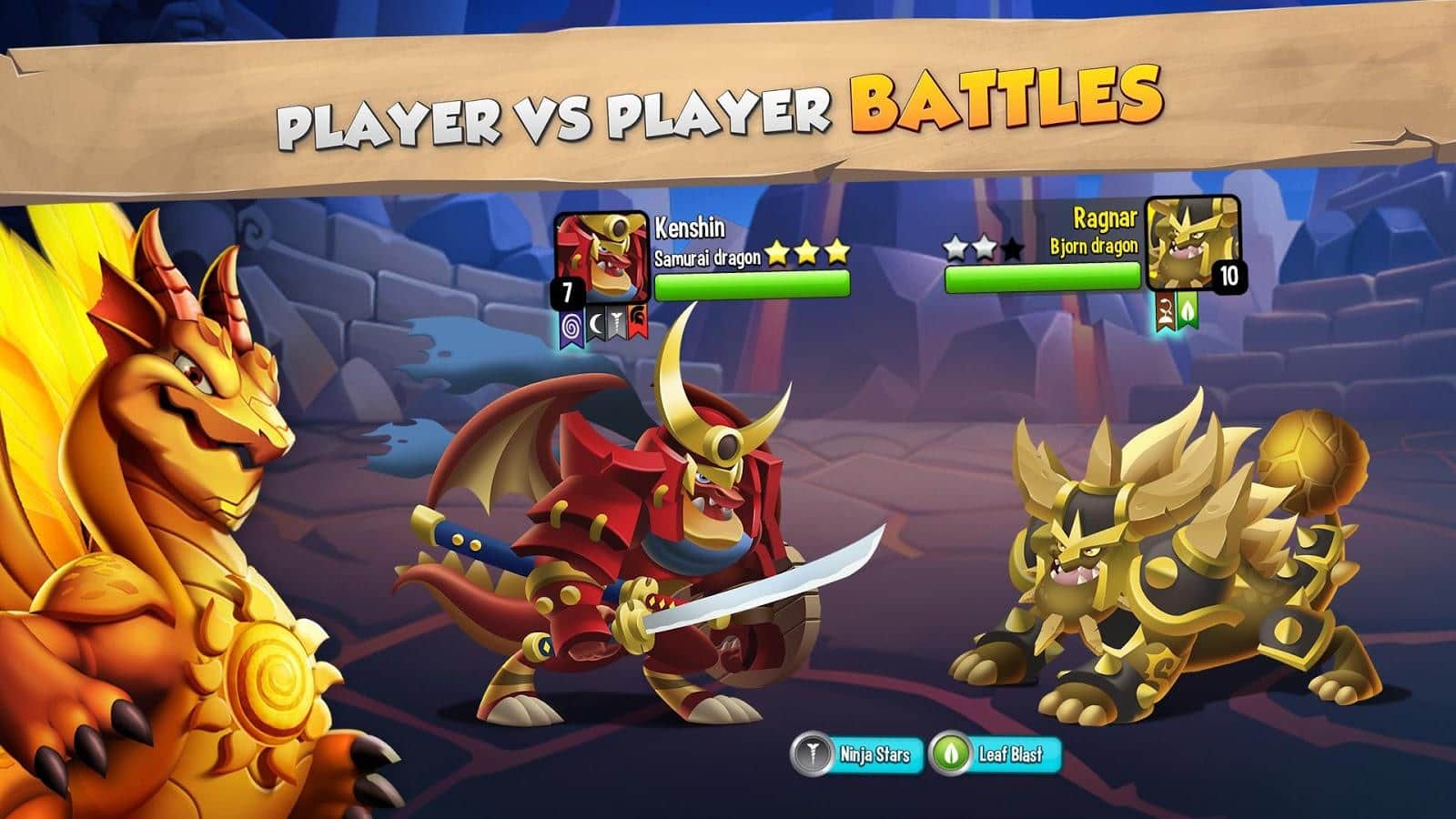Viewport: 1456px width, 819px height.
Task: Click Ragnar's level 10 badge
Action: click(x=1229, y=275)
